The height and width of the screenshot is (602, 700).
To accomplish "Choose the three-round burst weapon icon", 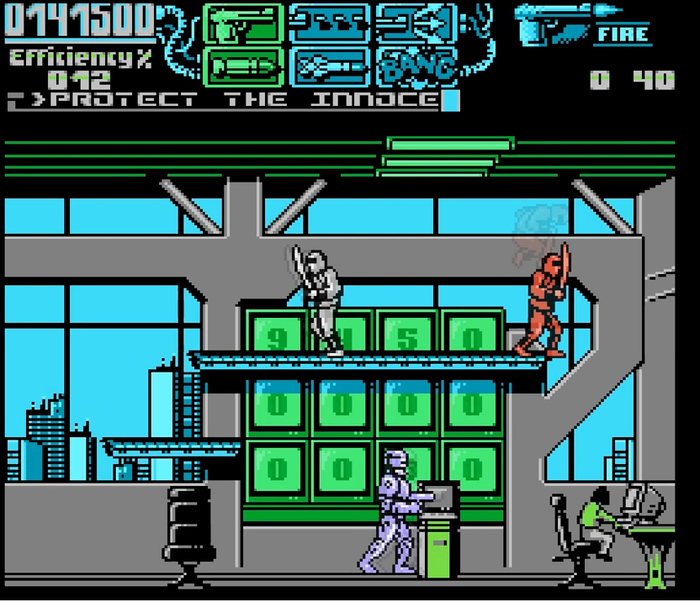I will coord(328,23).
